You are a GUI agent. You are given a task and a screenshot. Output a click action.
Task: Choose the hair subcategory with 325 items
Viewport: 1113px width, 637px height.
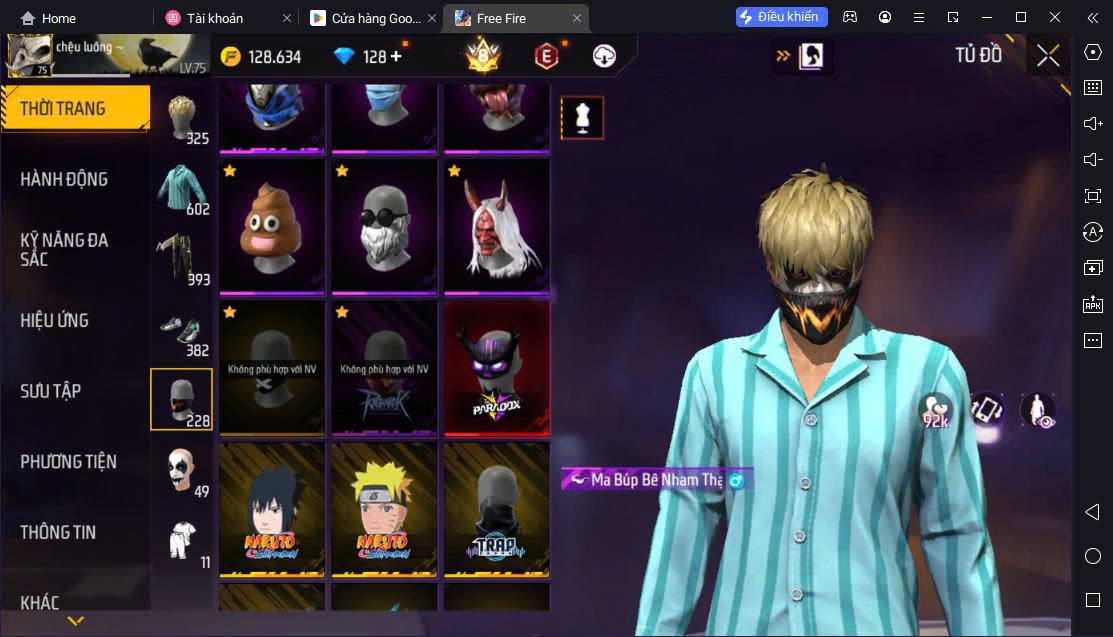coord(182,120)
